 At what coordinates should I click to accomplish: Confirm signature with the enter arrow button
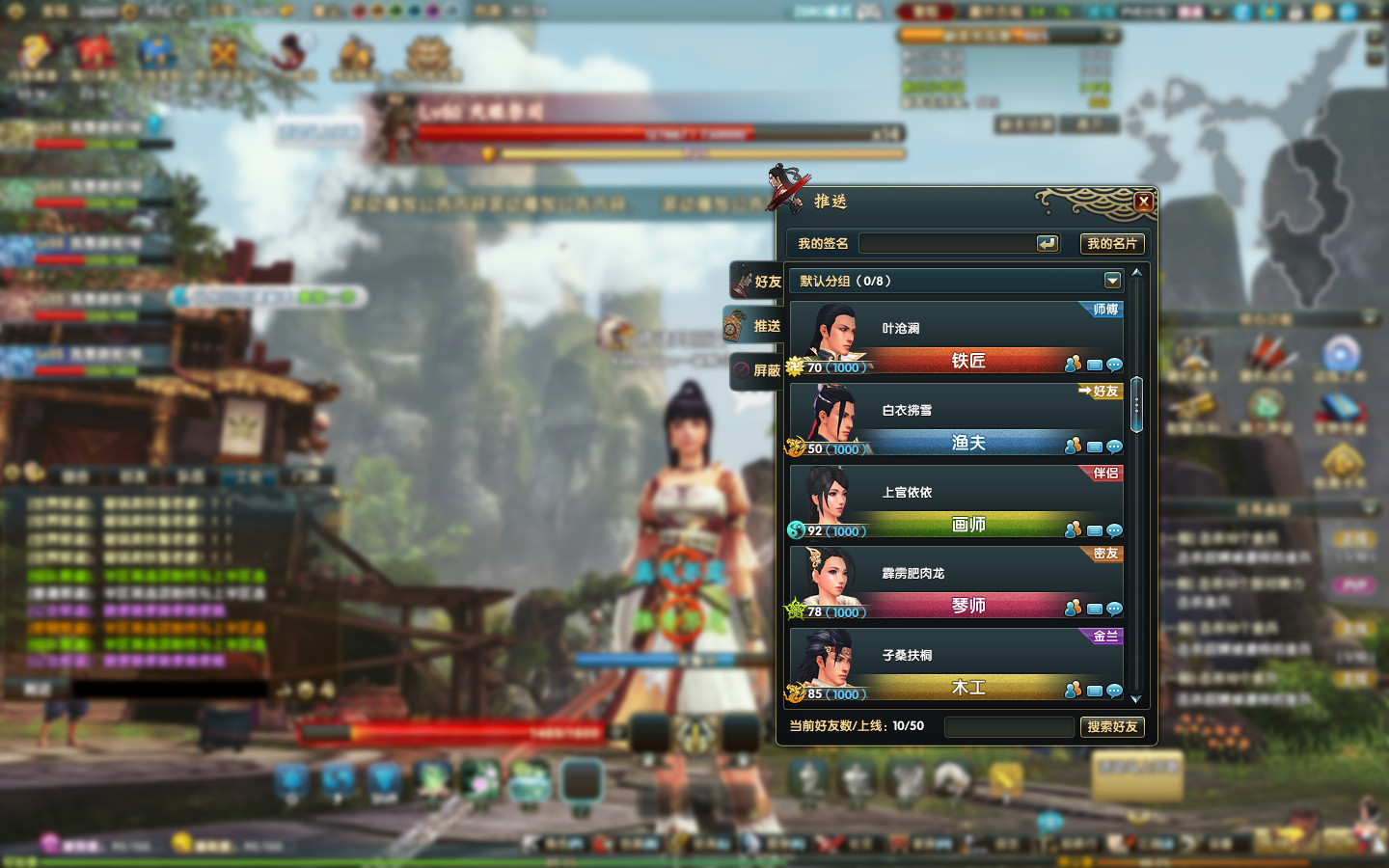[1048, 244]
